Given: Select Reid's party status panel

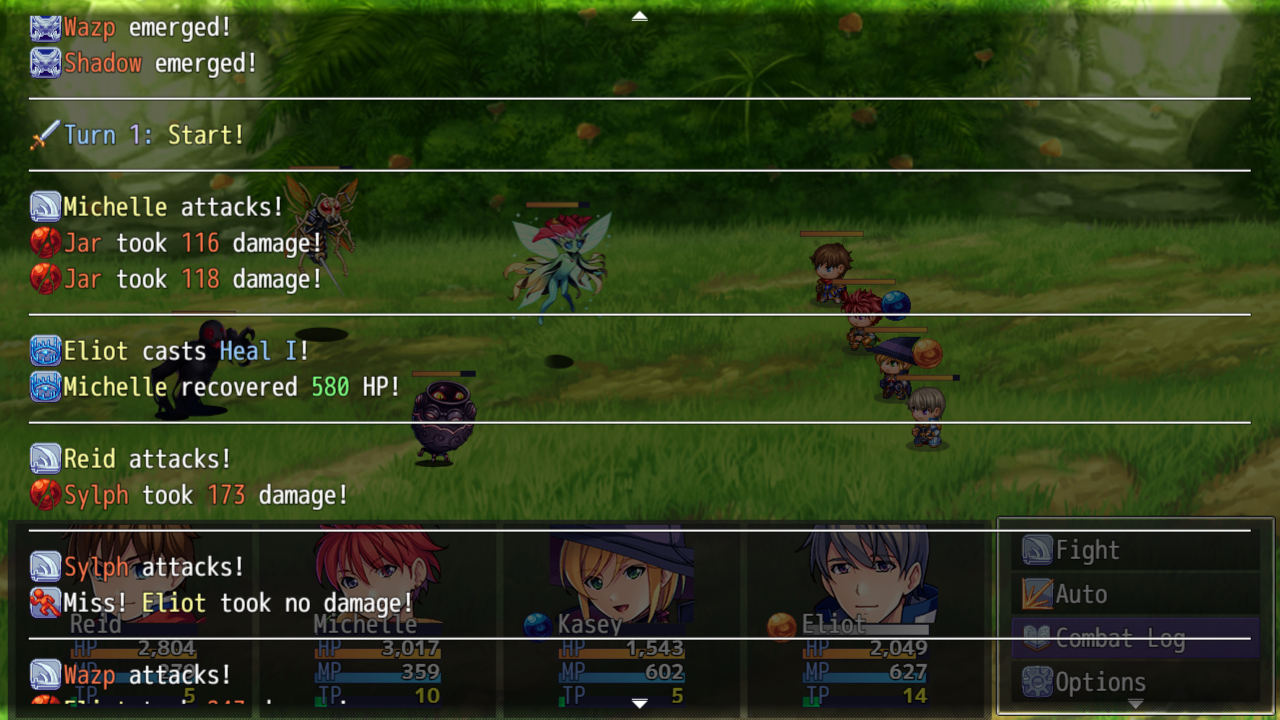Looking at the screenshot, I should (133, 620).
